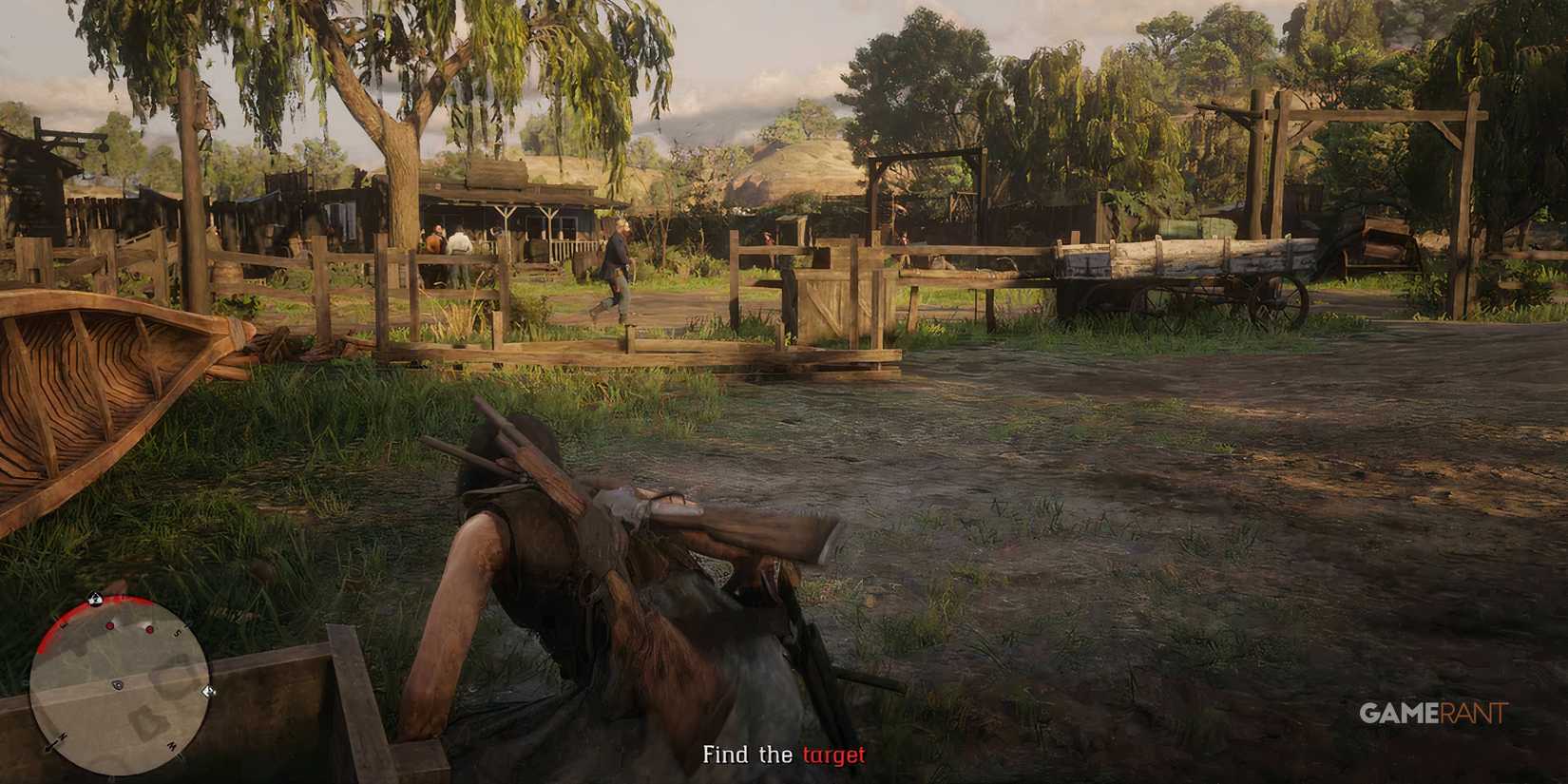Click the horse icon on the minimap
The image size is (1568, 784).
[x=94, y=597]
